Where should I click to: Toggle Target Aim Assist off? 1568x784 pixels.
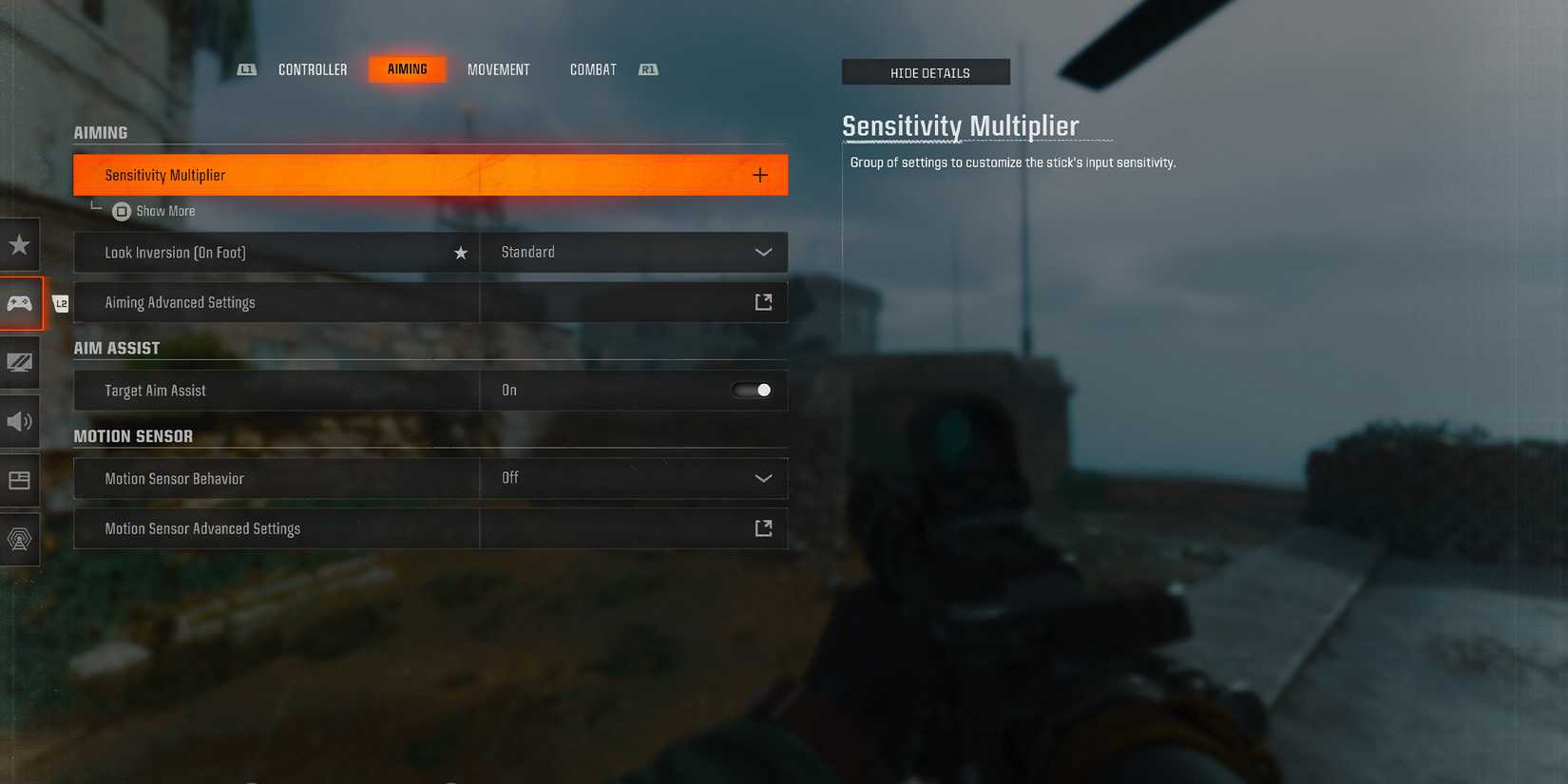pos(752,390)
